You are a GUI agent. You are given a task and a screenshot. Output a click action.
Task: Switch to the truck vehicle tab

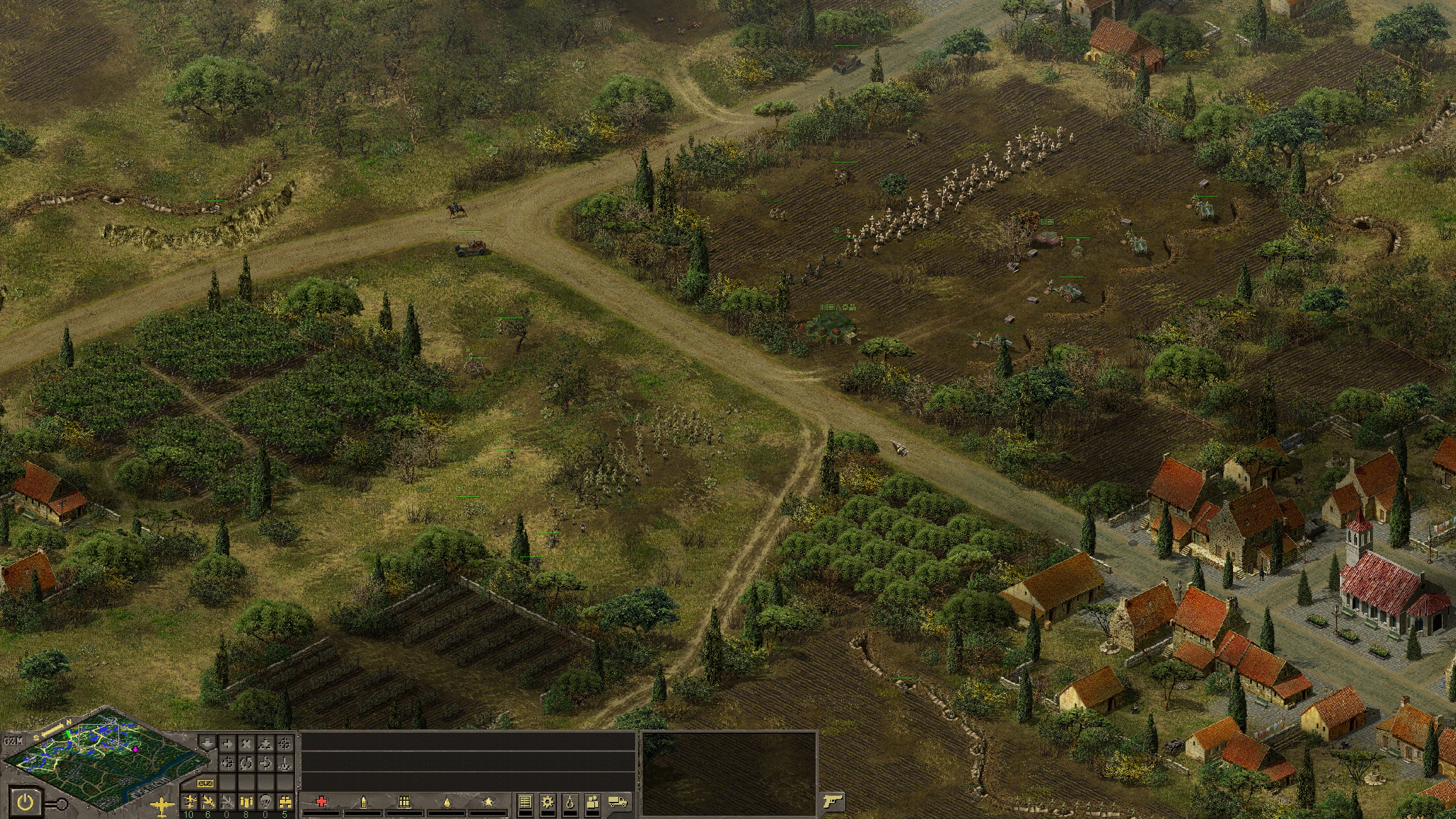[x=618, y=802]
